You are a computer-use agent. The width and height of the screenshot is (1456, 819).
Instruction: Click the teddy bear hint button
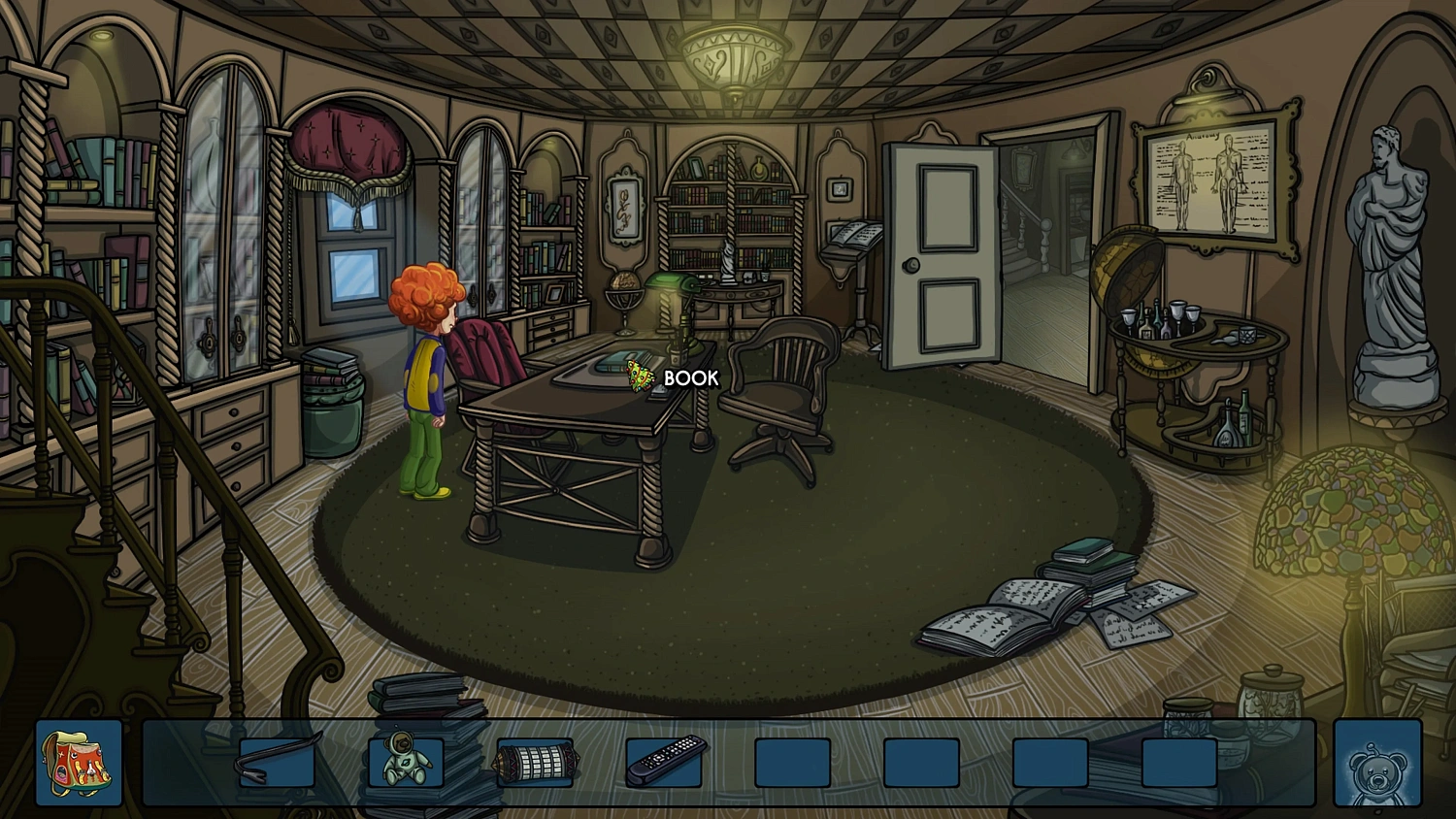pyautogui.click(x=1376, y=765)
